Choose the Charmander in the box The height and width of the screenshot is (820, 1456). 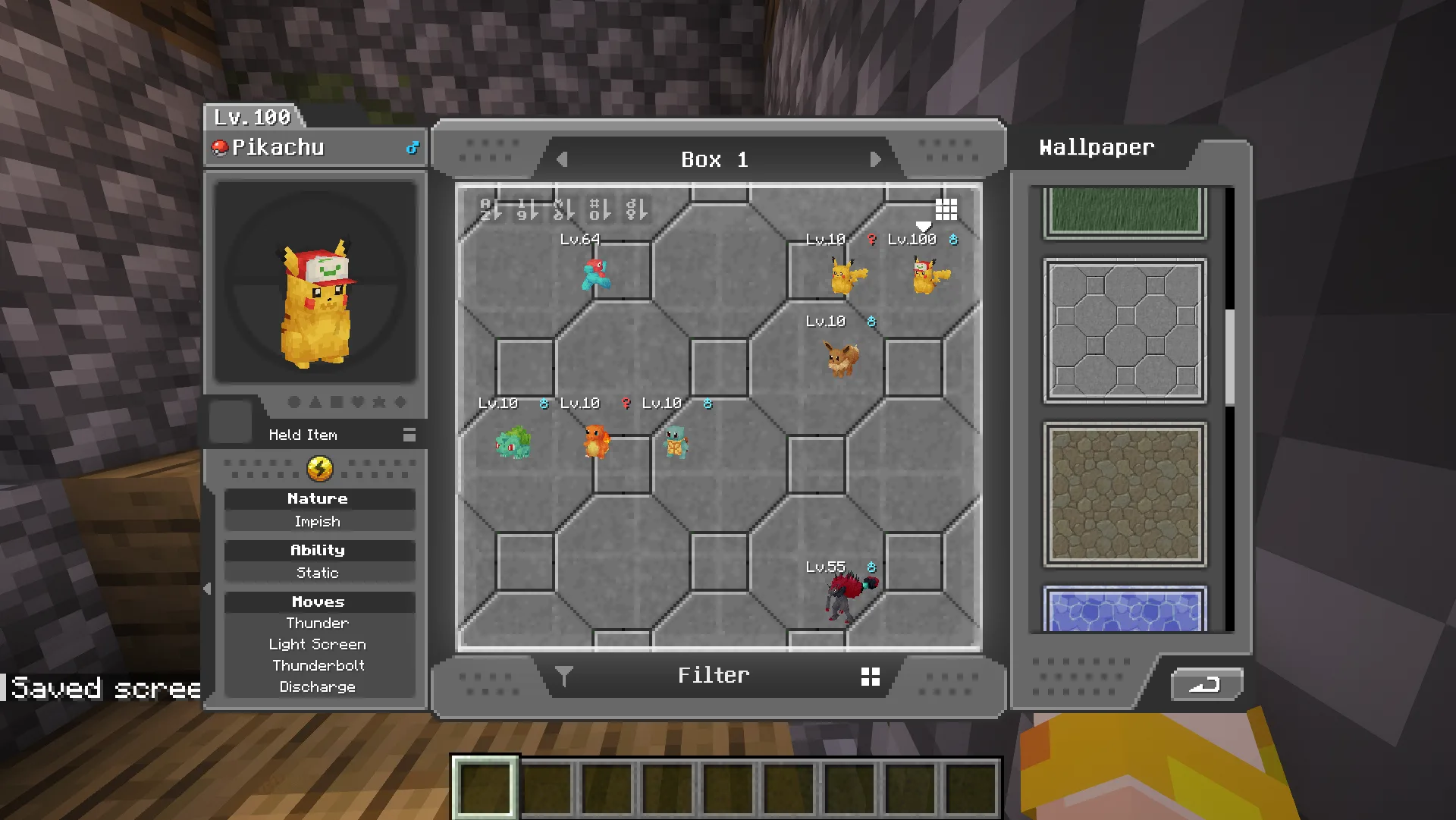(x=596, y=441)
